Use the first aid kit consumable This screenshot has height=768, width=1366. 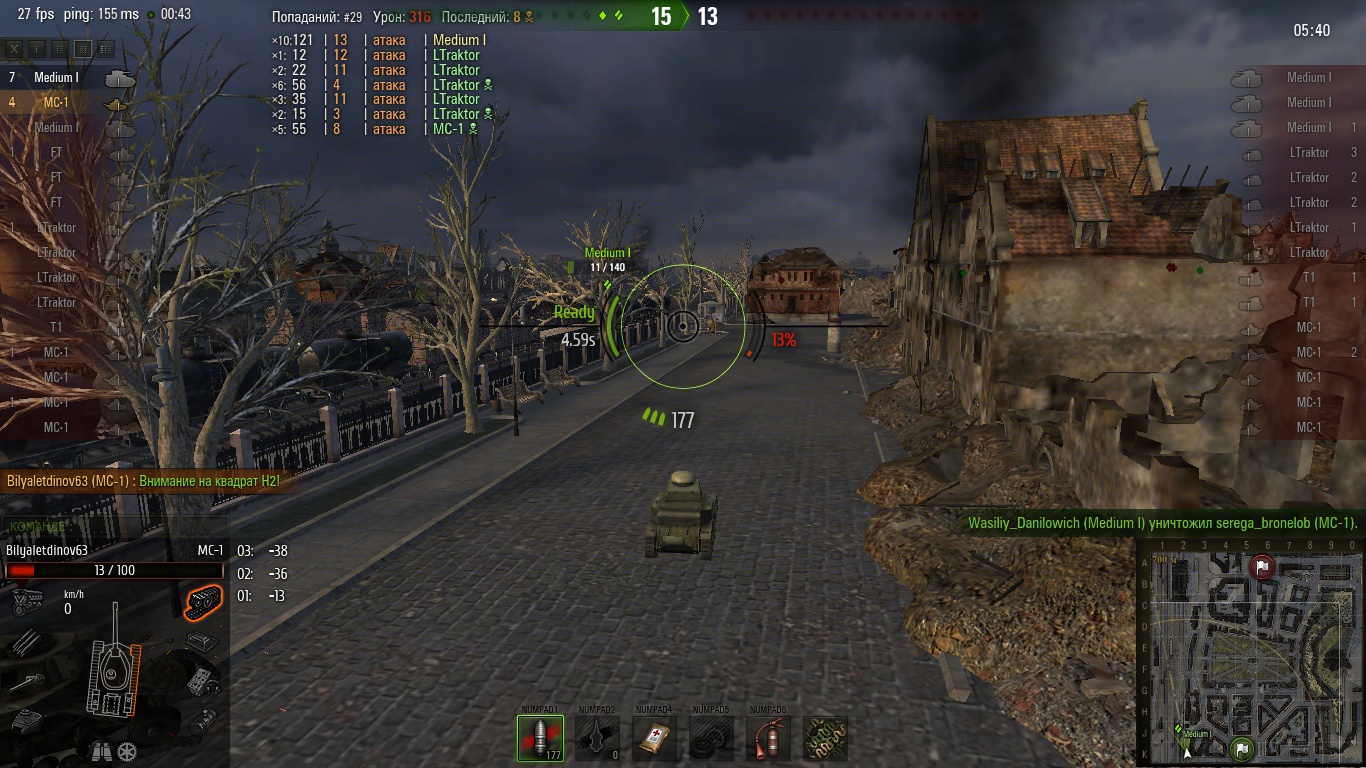click(654, 738)
